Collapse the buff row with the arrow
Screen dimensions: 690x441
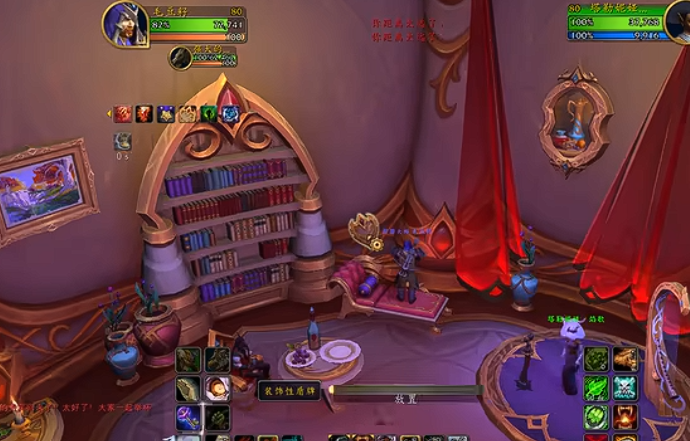click(x=108, y=114)
